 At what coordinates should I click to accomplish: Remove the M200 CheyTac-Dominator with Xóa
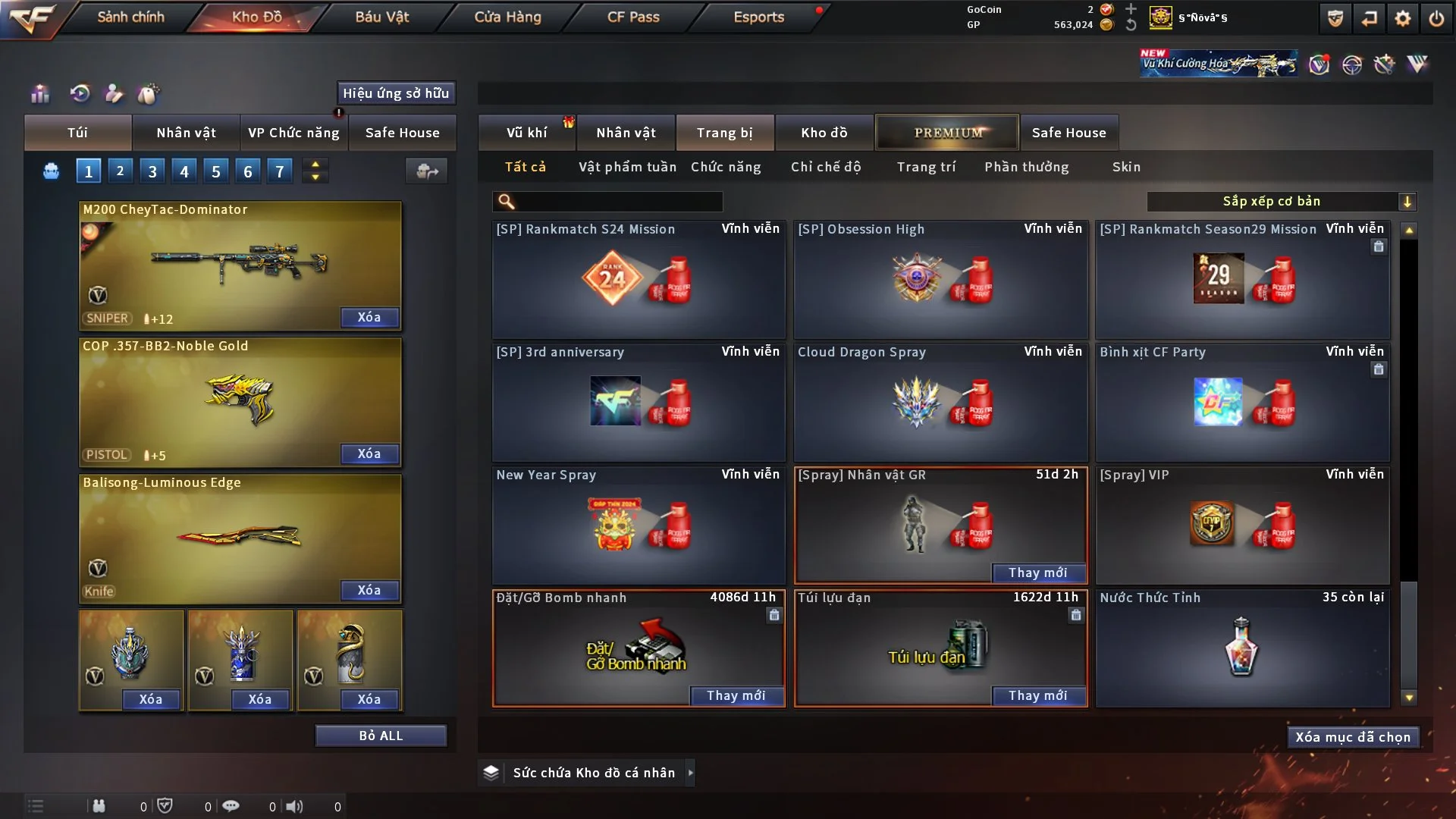[x=369, y=317]
